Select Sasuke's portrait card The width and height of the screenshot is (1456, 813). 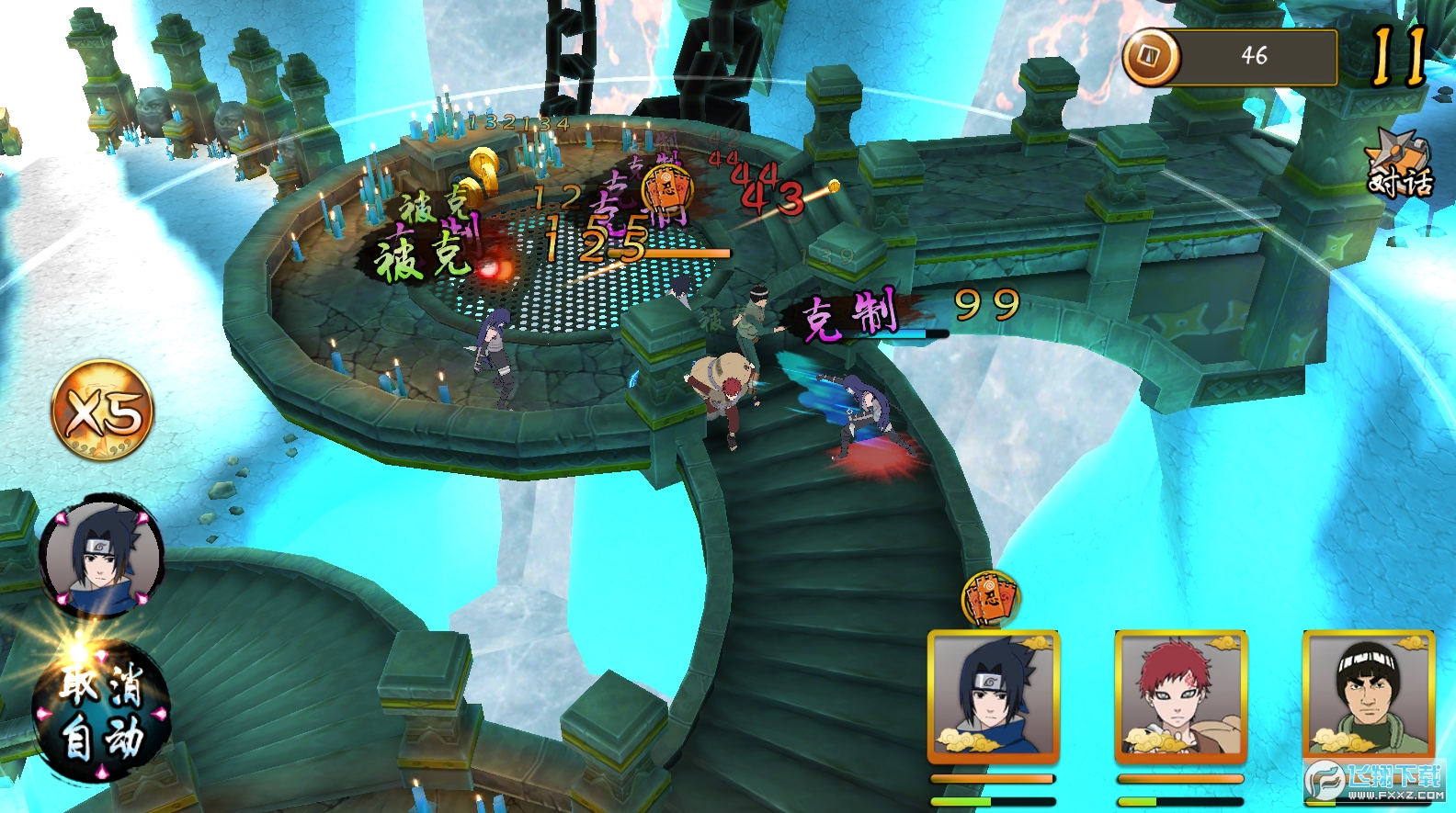993,696
